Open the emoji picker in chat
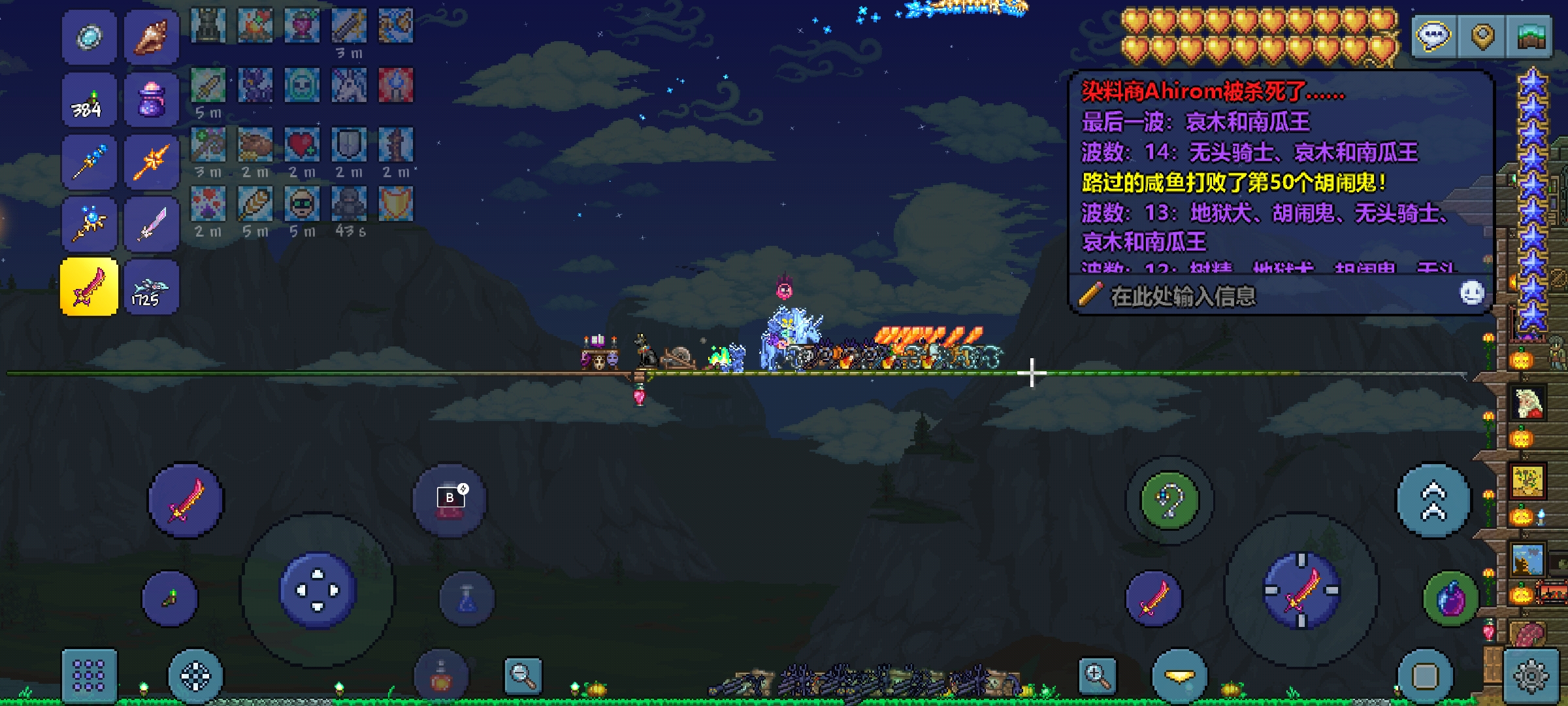The height and width of the screenshot is (706, 1568). click(1471, 294)
